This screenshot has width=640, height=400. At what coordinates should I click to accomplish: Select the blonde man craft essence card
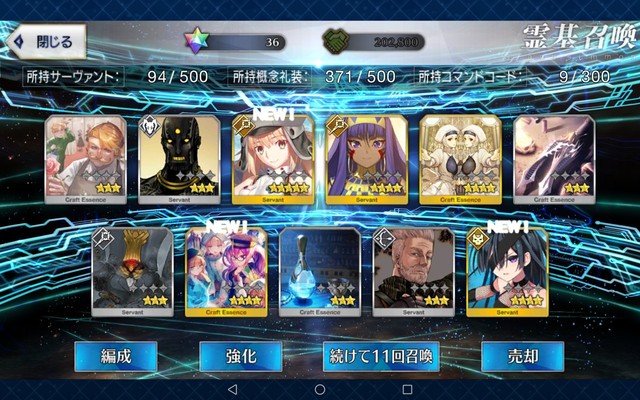84,160
